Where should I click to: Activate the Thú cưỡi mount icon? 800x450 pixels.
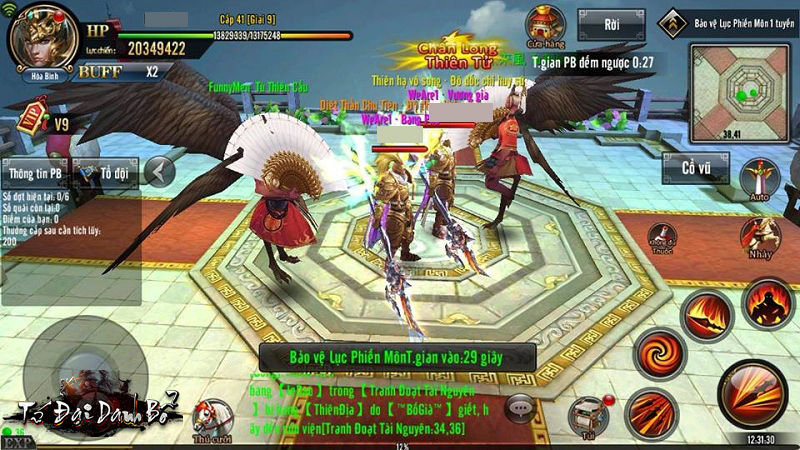213,417
